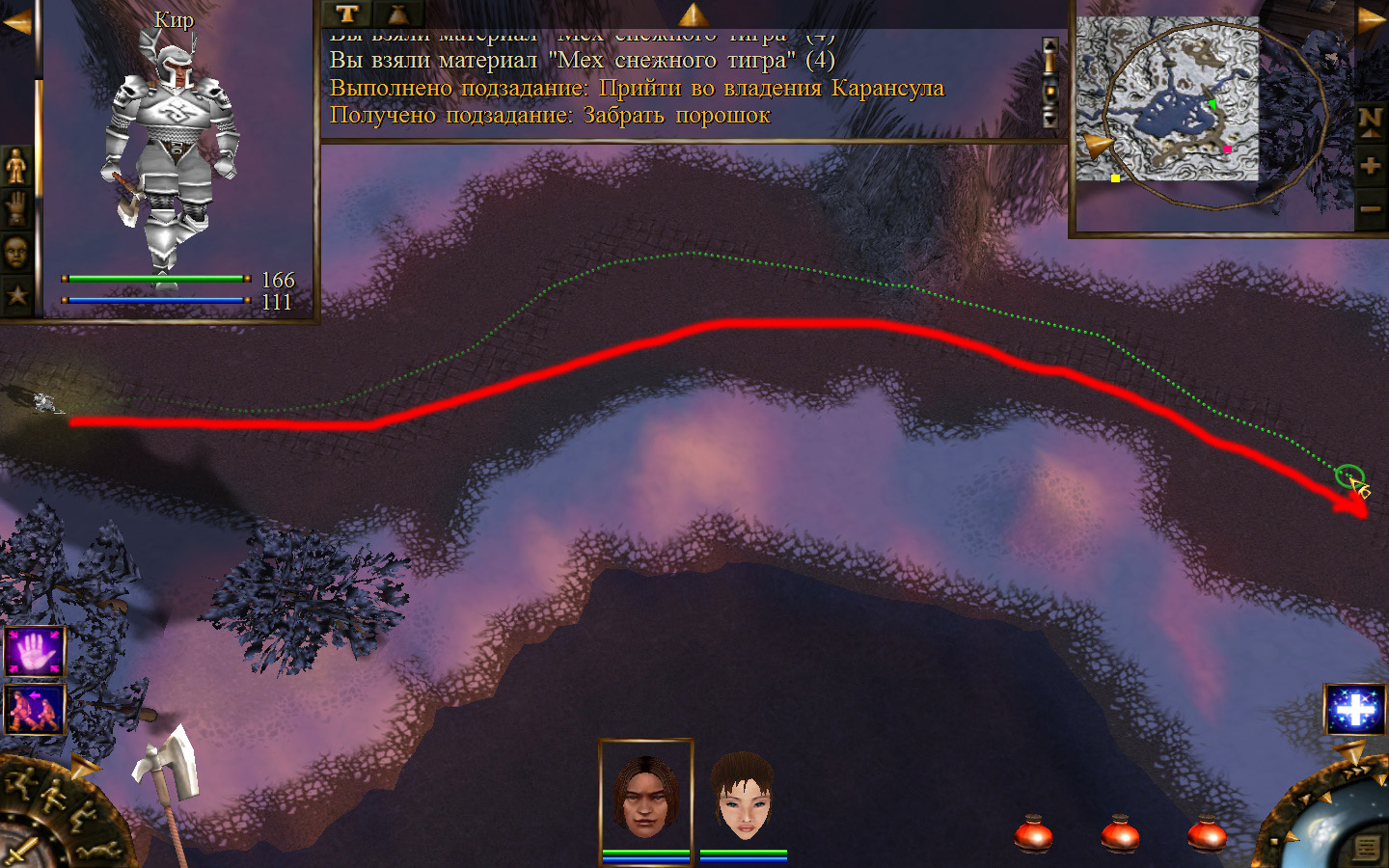
Task: Select the male hero portrait
Action: pos(645,796)
